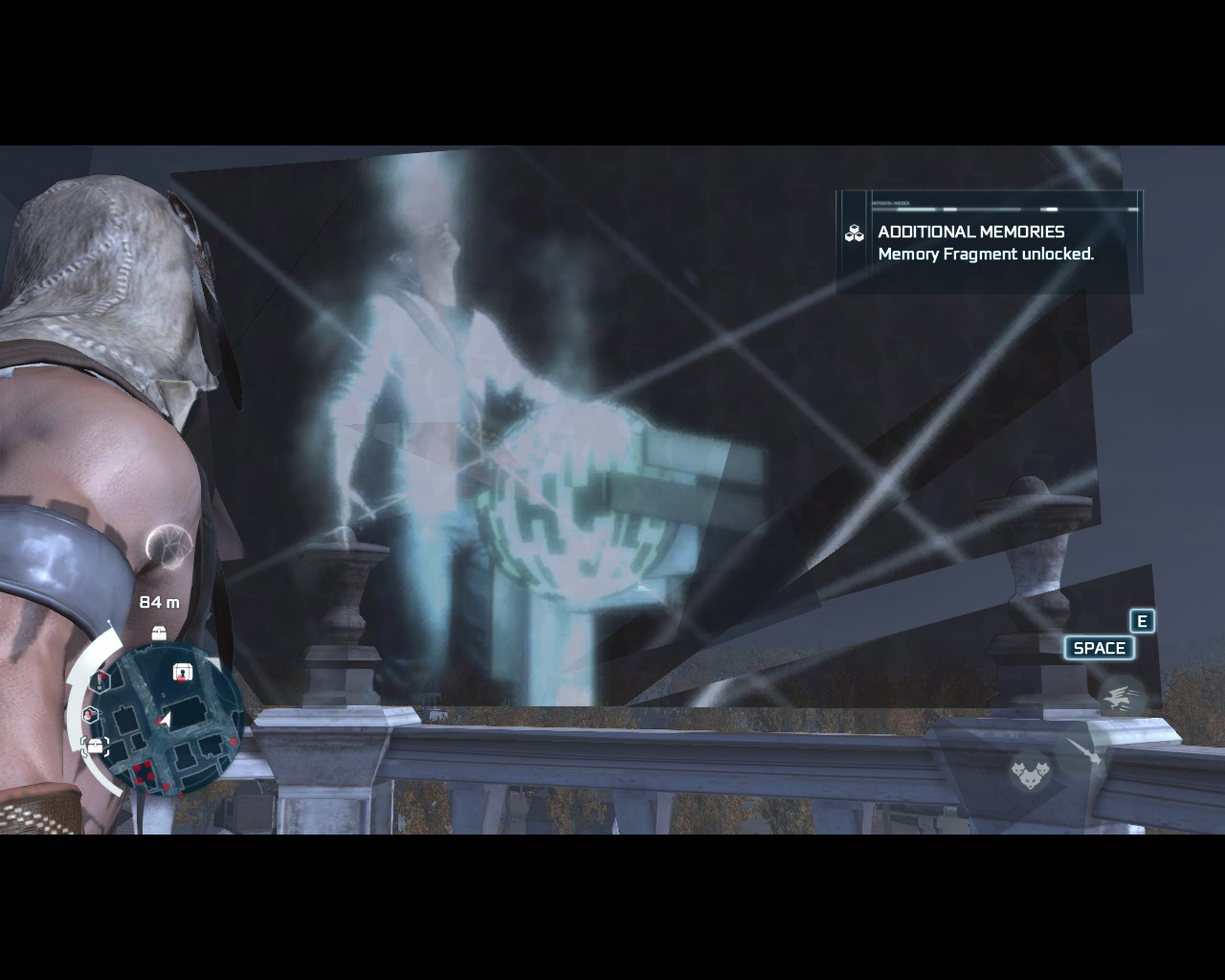The image size is (1225, 980).
Task: Select the exclamation mark hexagon marker
Action: click(x=100, y=680)
